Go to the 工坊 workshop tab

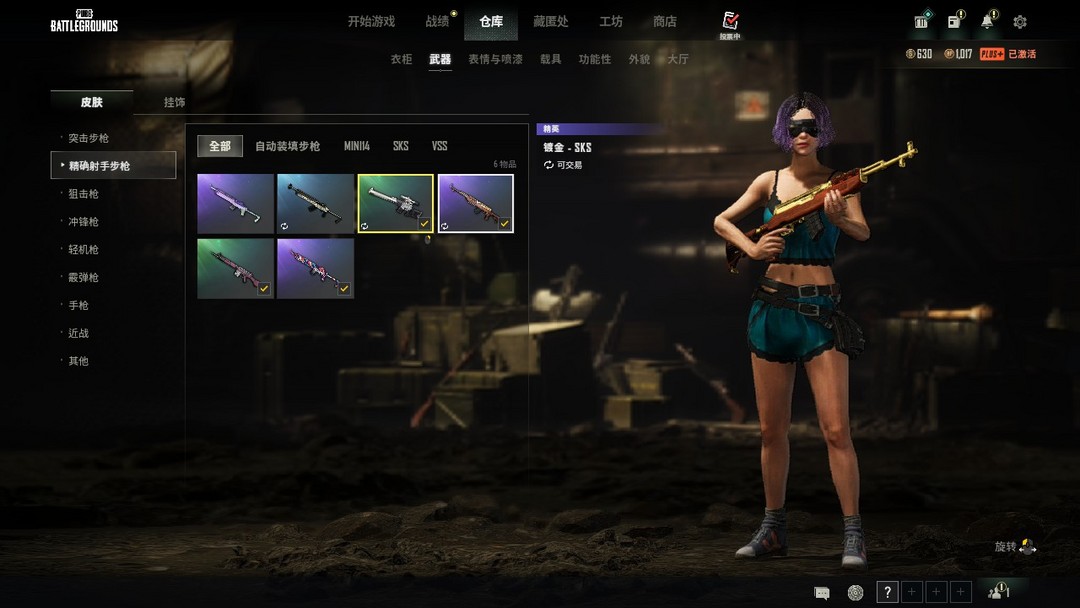(610, 21)
